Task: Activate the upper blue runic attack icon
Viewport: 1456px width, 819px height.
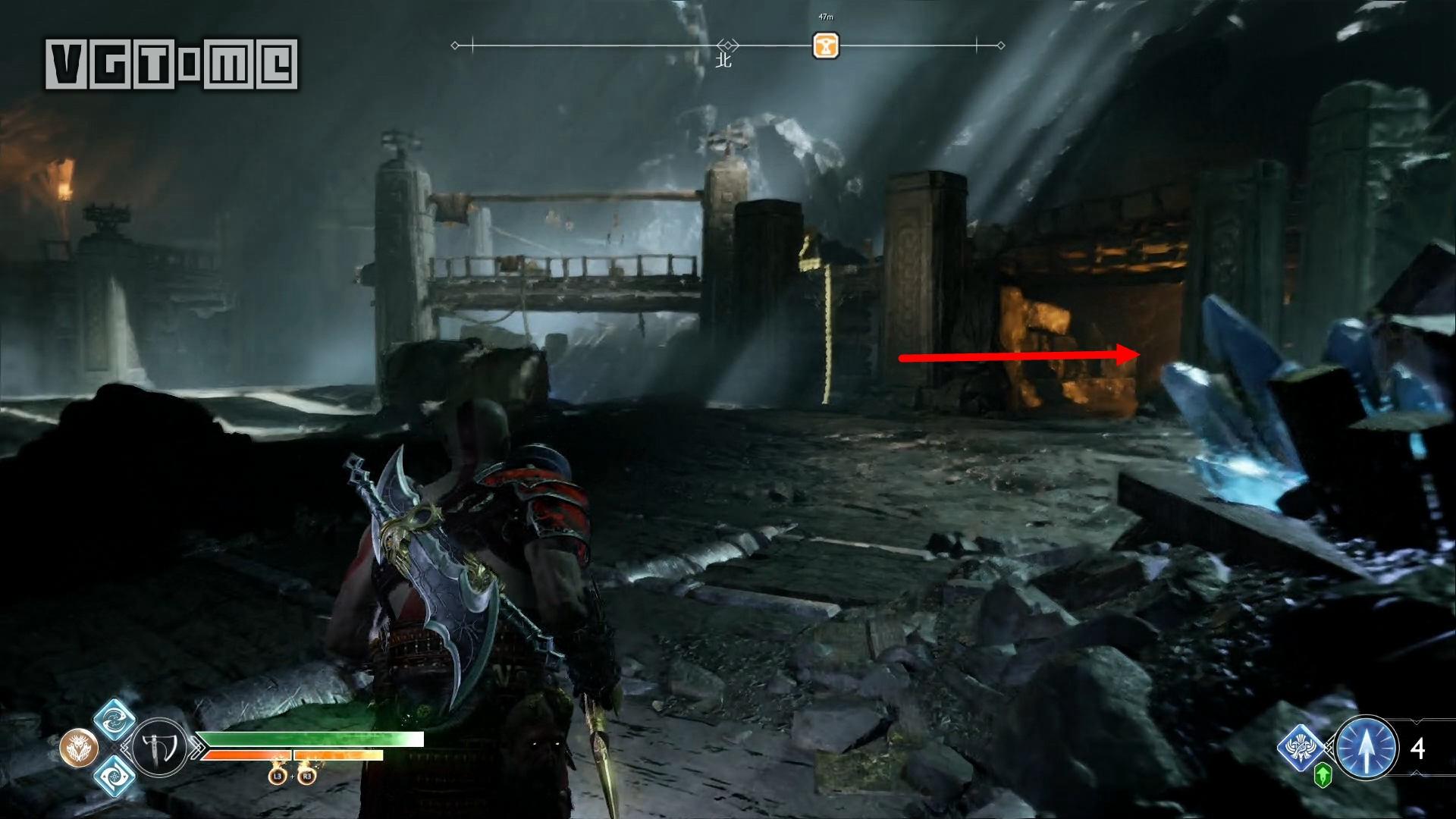Action: tap(115, 718)
